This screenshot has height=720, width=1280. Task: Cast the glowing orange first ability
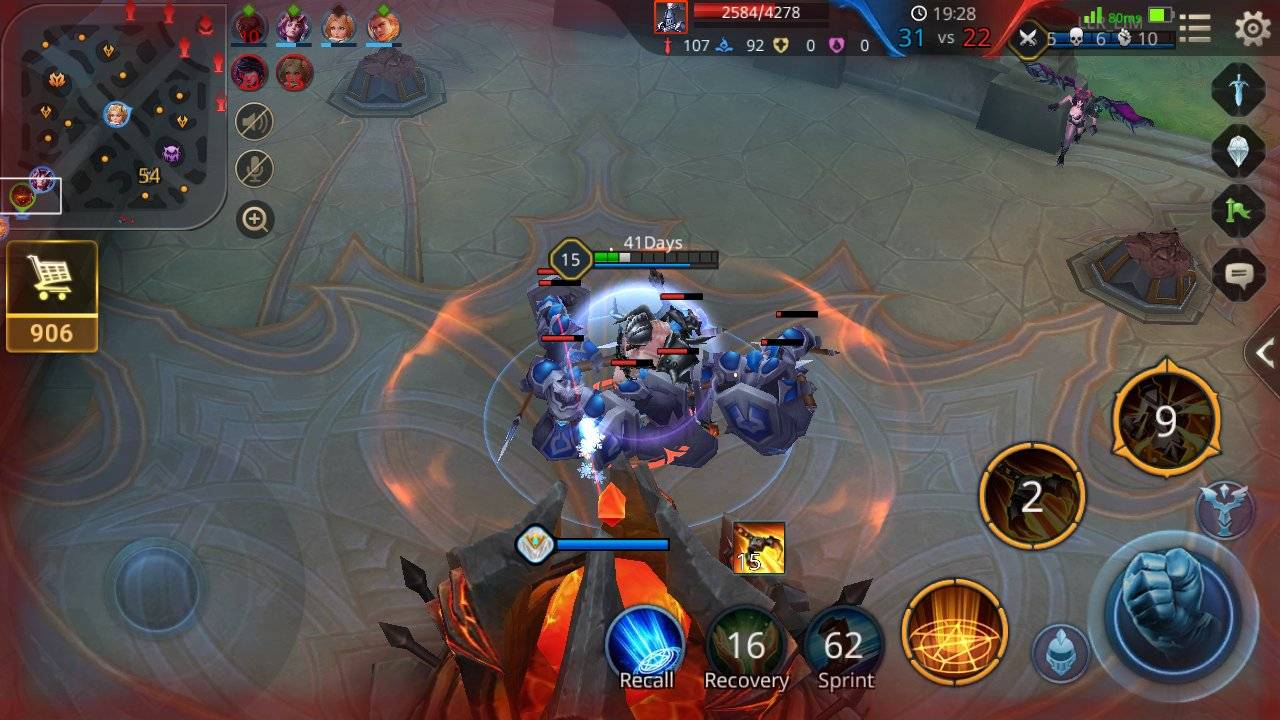pyautogui.click(x=954, y=632)
